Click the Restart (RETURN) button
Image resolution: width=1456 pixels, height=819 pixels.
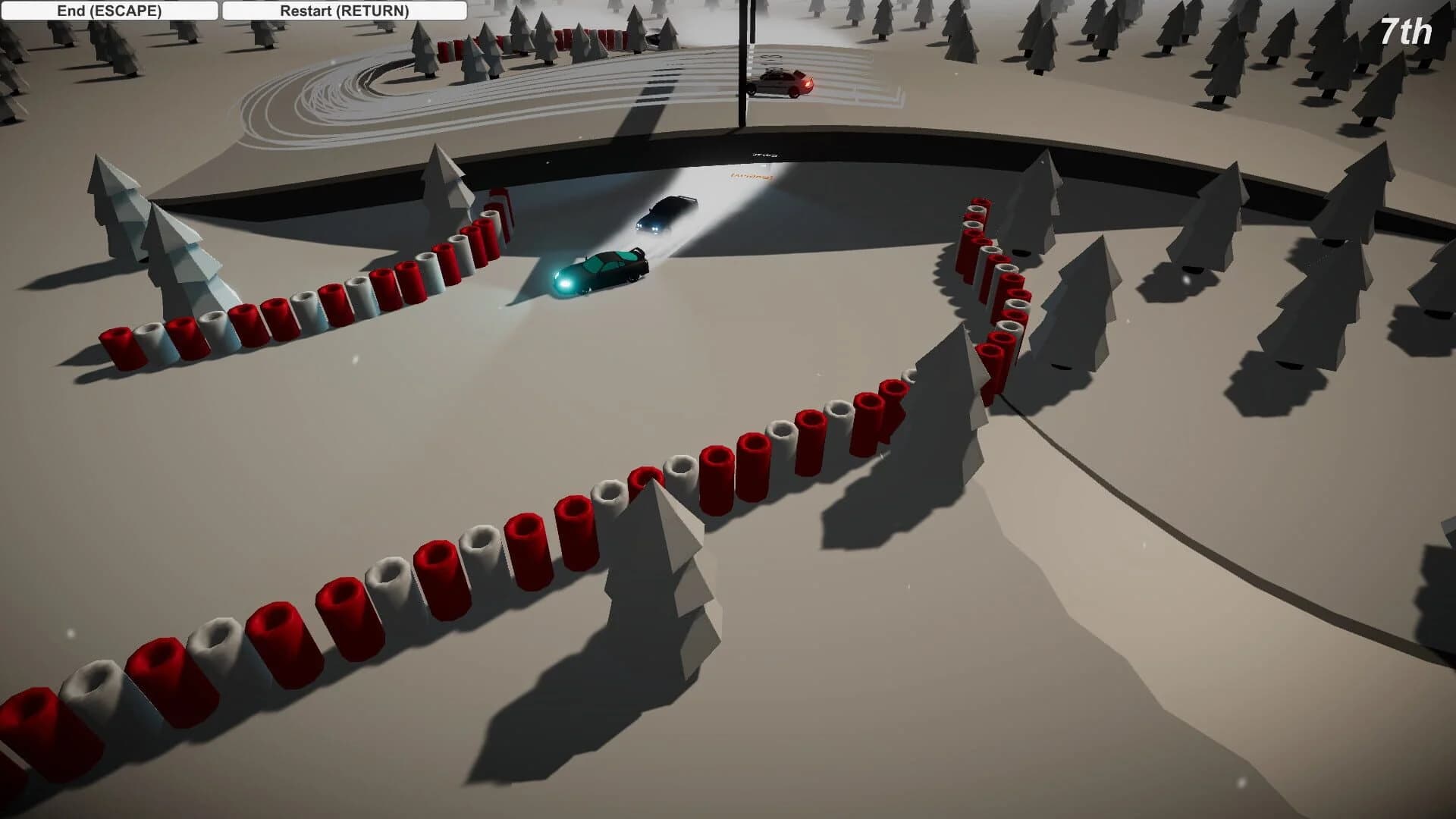click(344, 11)
